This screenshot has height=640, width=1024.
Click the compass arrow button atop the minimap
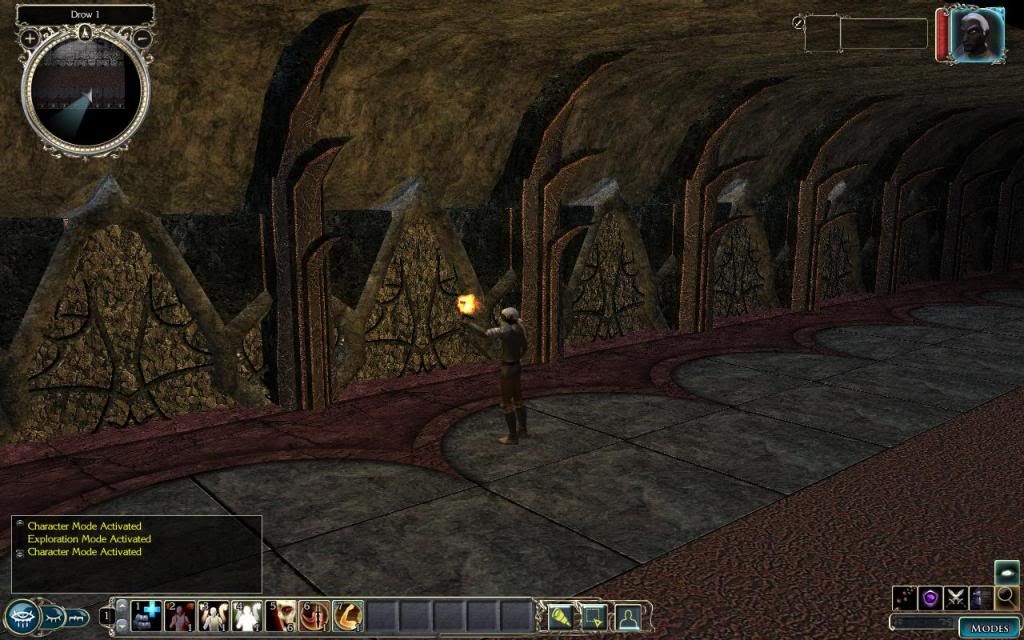86,32
